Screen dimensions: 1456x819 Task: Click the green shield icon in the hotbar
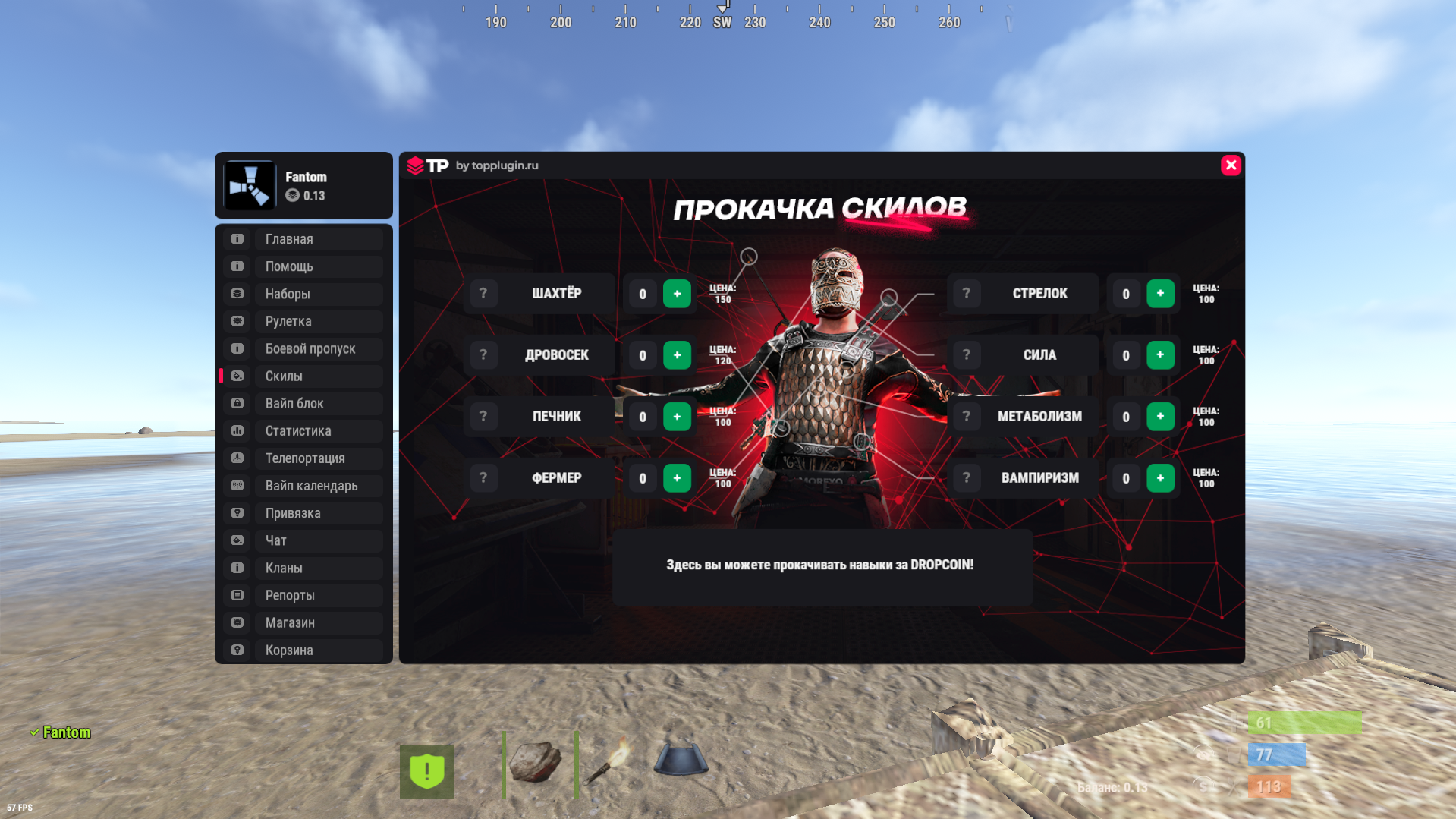tap(427, 771)
